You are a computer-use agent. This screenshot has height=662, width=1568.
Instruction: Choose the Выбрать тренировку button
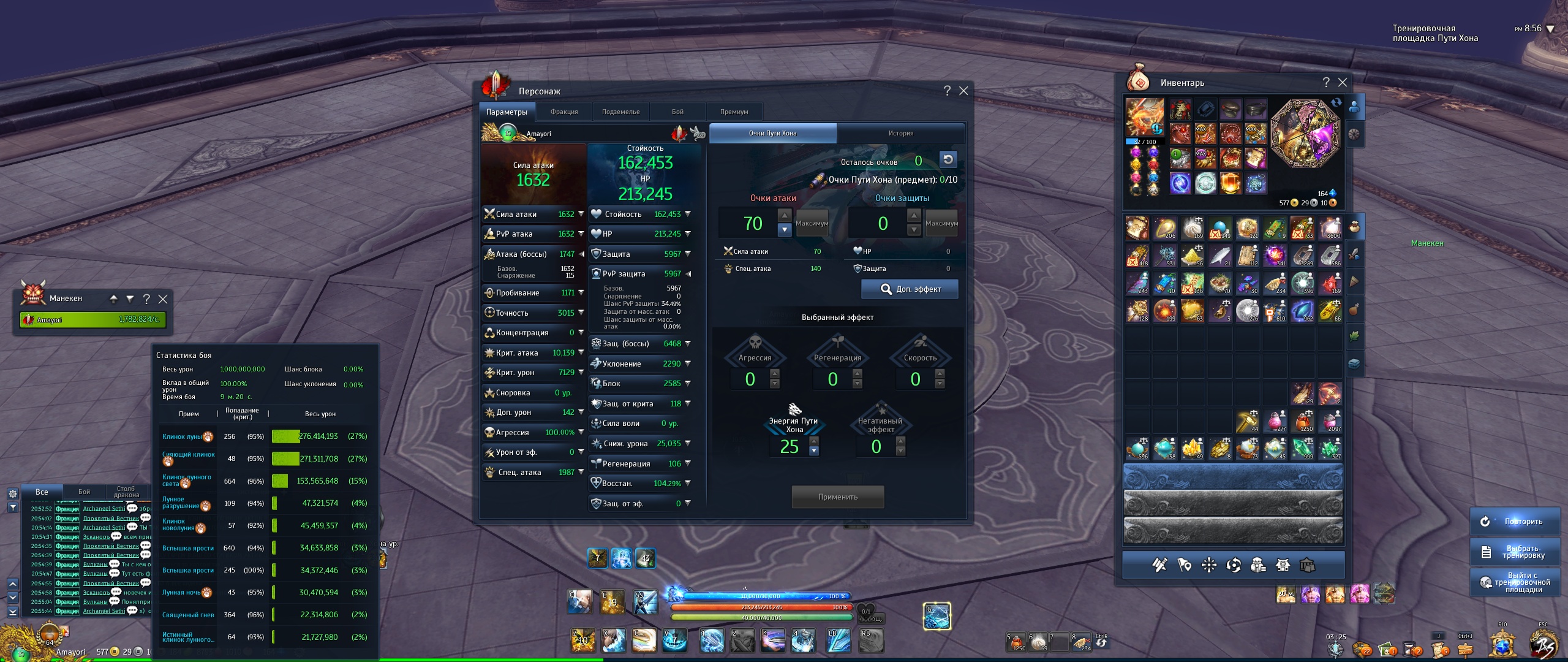click(1514, 552)
